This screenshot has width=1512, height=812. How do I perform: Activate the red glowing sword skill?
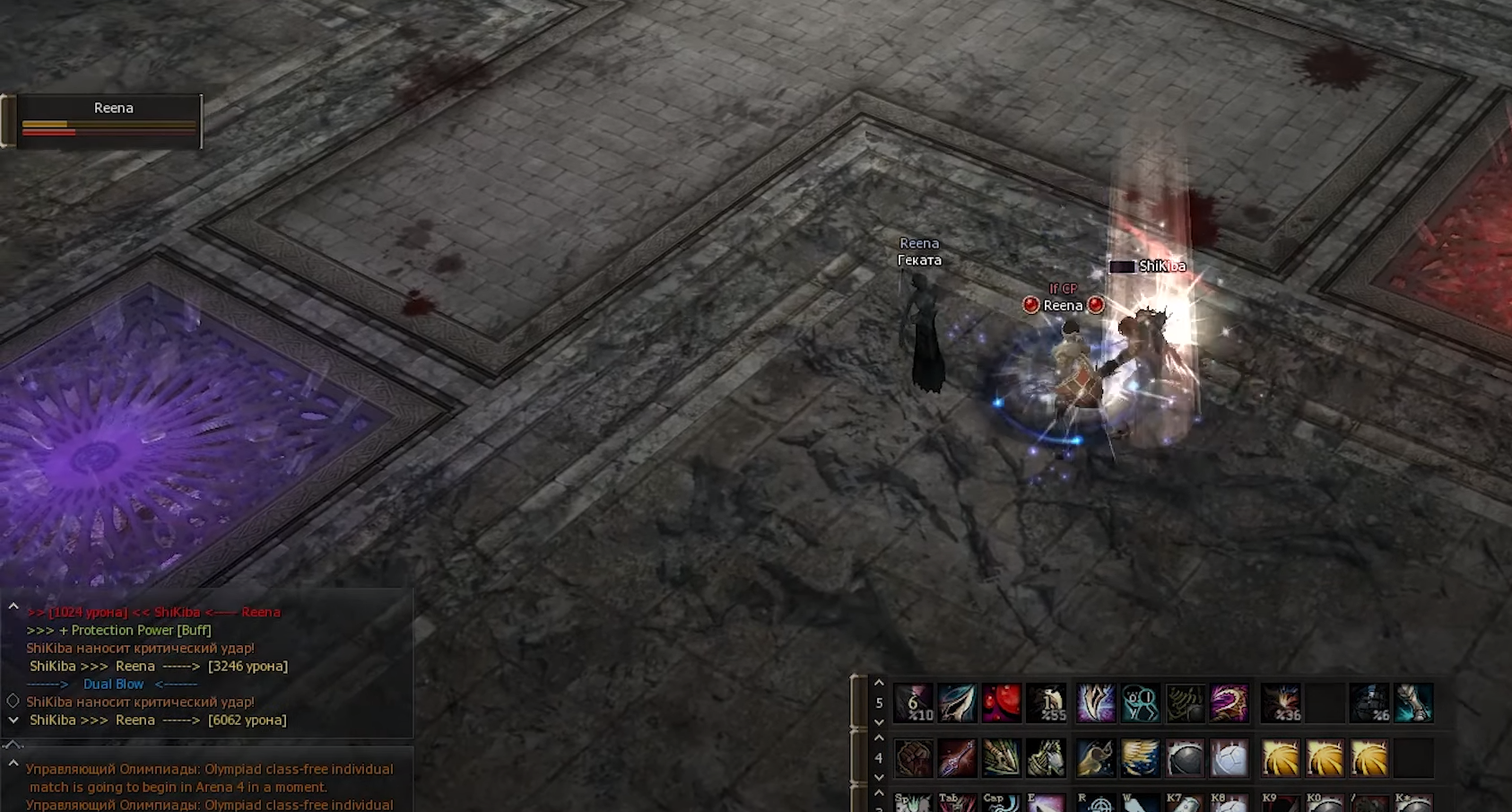click(x=957, y=758)
